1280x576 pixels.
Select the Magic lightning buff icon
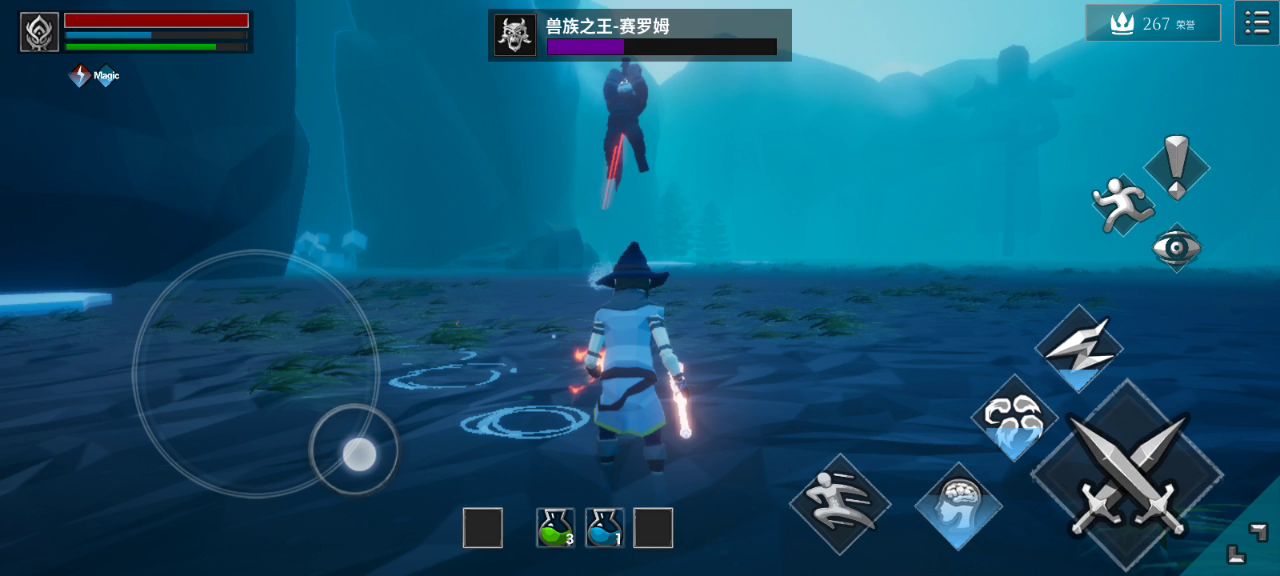(80, 75)
